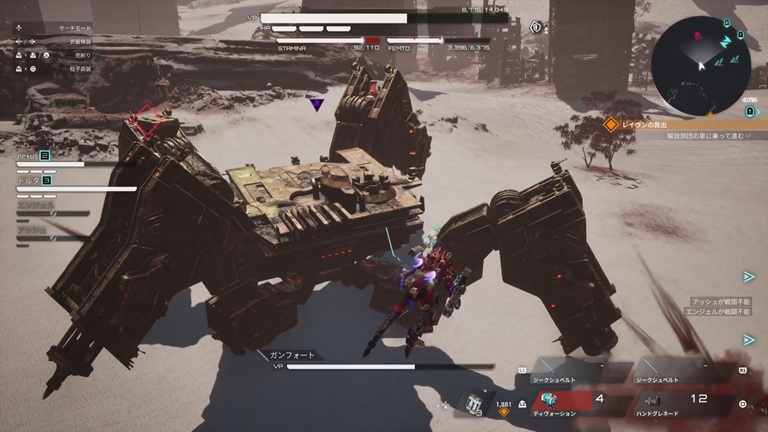Image resolution: width=768 pixels, height=432 pixels.
Task: Click the repair kit item icon
Action: click(473, 404)
